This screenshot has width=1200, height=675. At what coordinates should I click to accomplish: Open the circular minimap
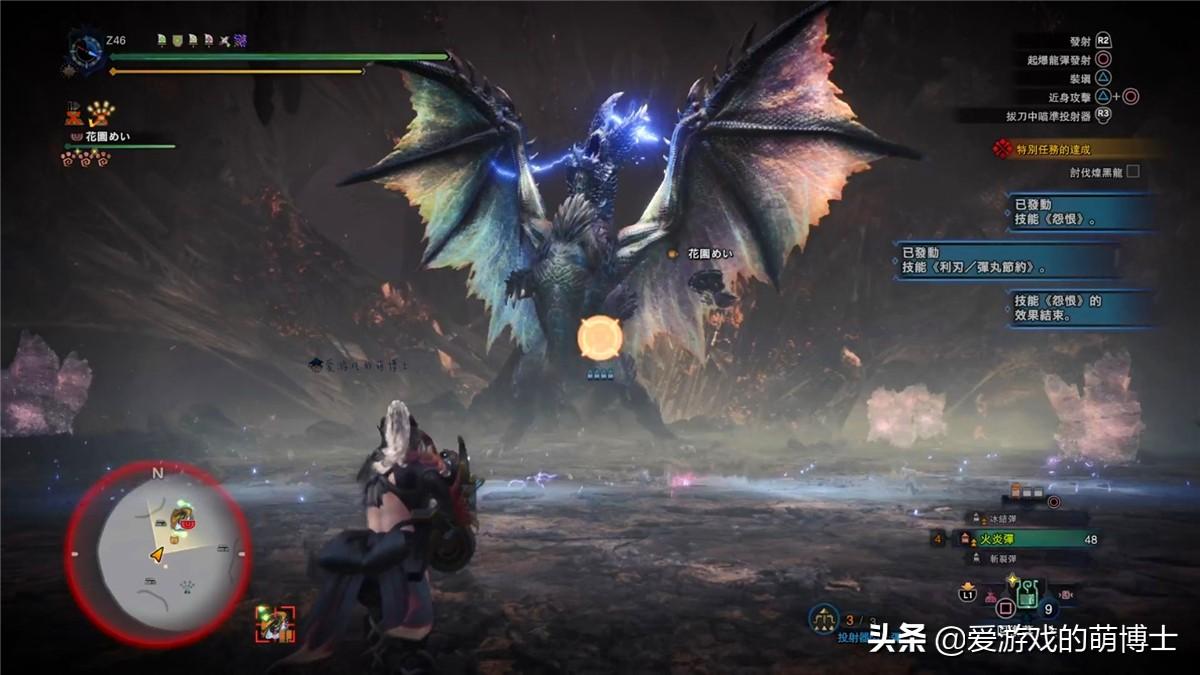coord(158,553)
